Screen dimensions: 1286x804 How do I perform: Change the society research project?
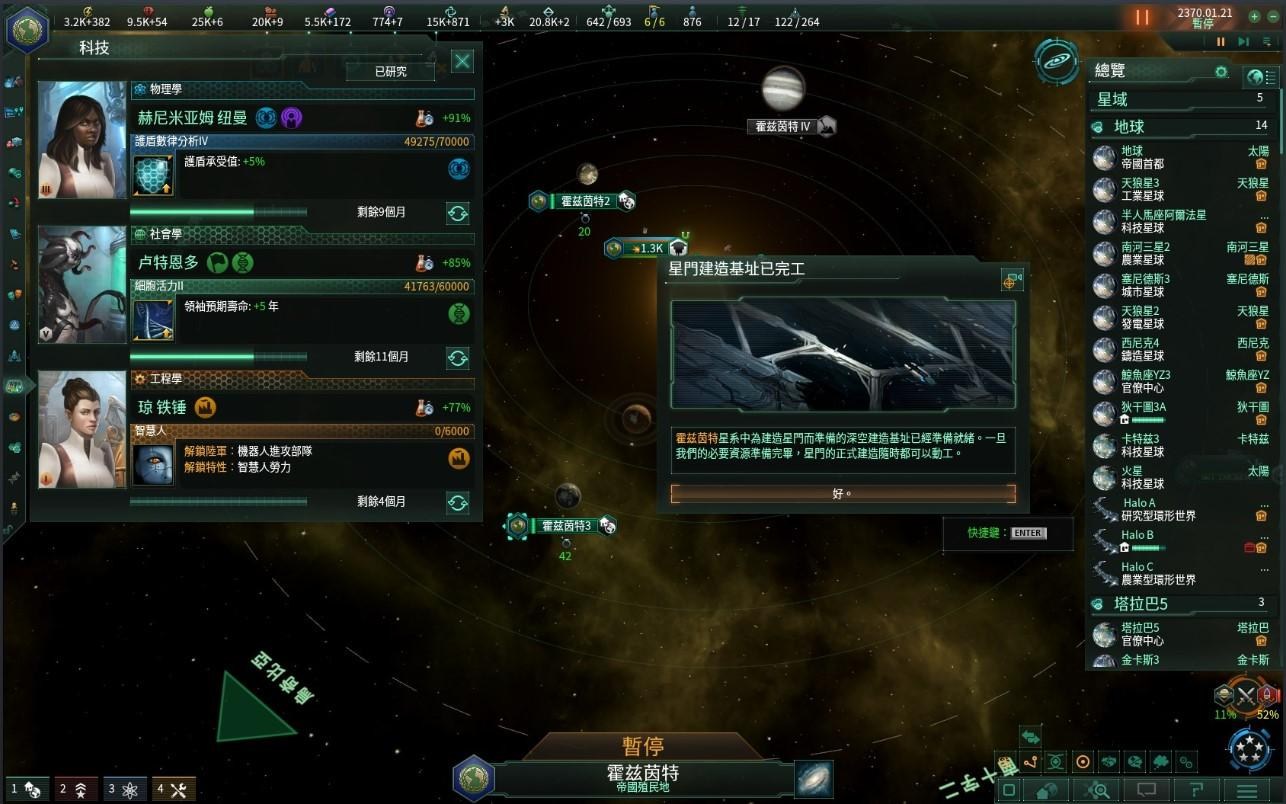click(458, 358)
